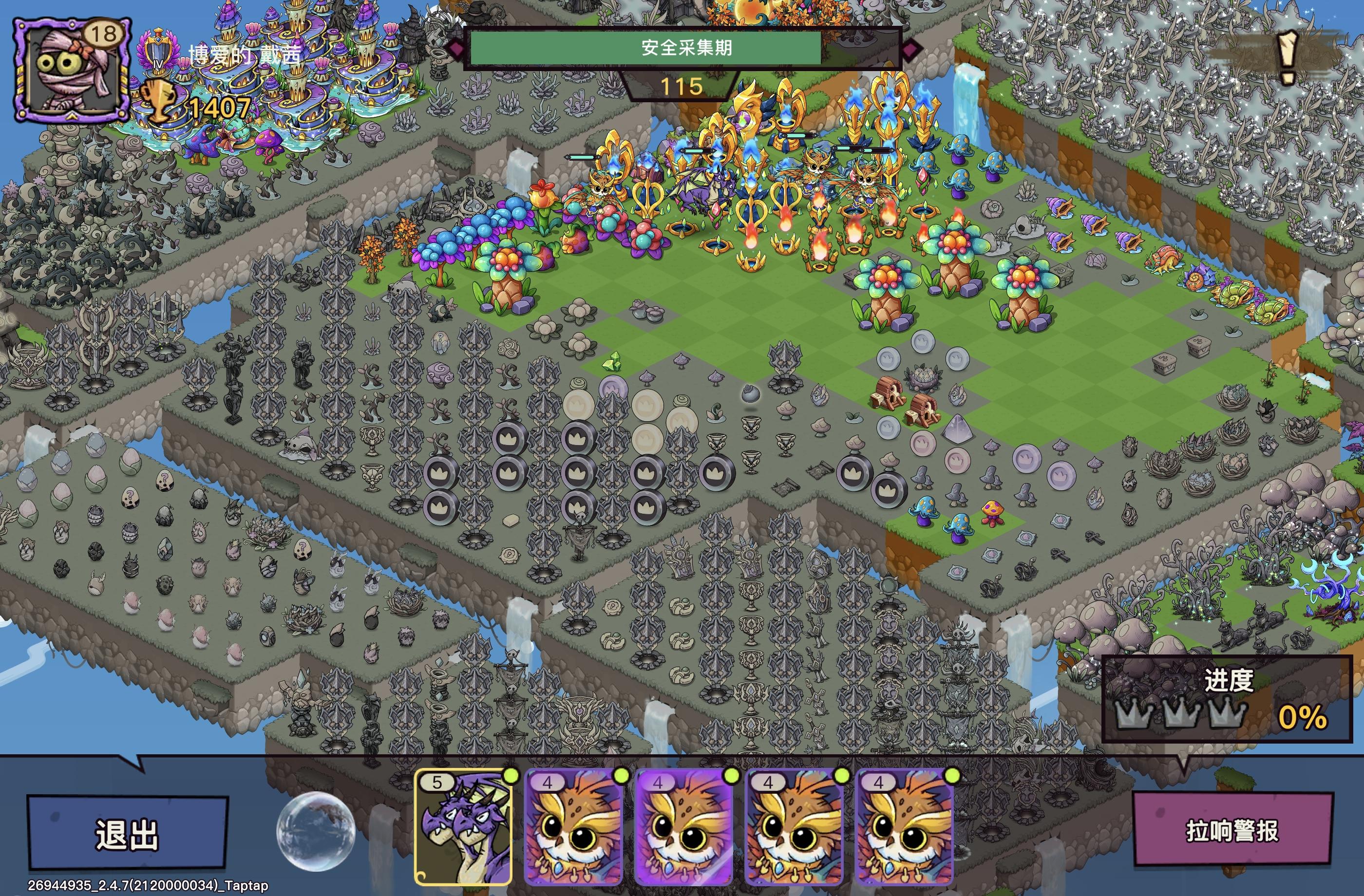This screenshot has width=1364, height=896.
Task: Open the left diamond marker beside the 安全采集期 banner
Action: pyautogui.click(x=458, y=52)
